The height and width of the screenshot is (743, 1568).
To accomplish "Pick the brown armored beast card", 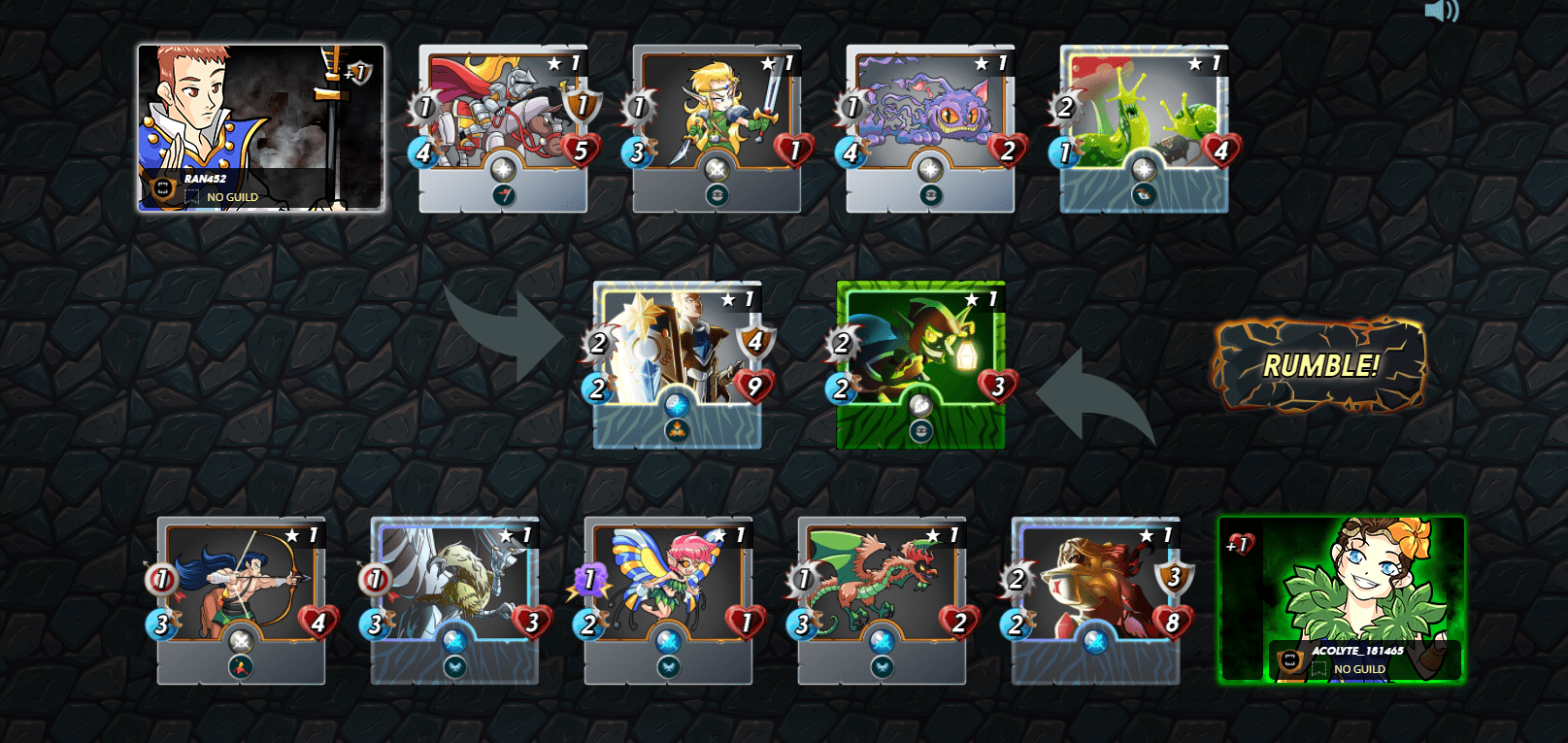I will click(1095, 599).
